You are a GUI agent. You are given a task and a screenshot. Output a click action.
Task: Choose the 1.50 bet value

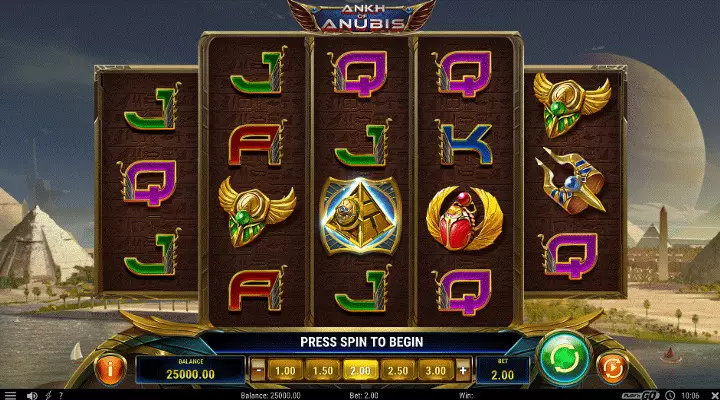(322, 370)
